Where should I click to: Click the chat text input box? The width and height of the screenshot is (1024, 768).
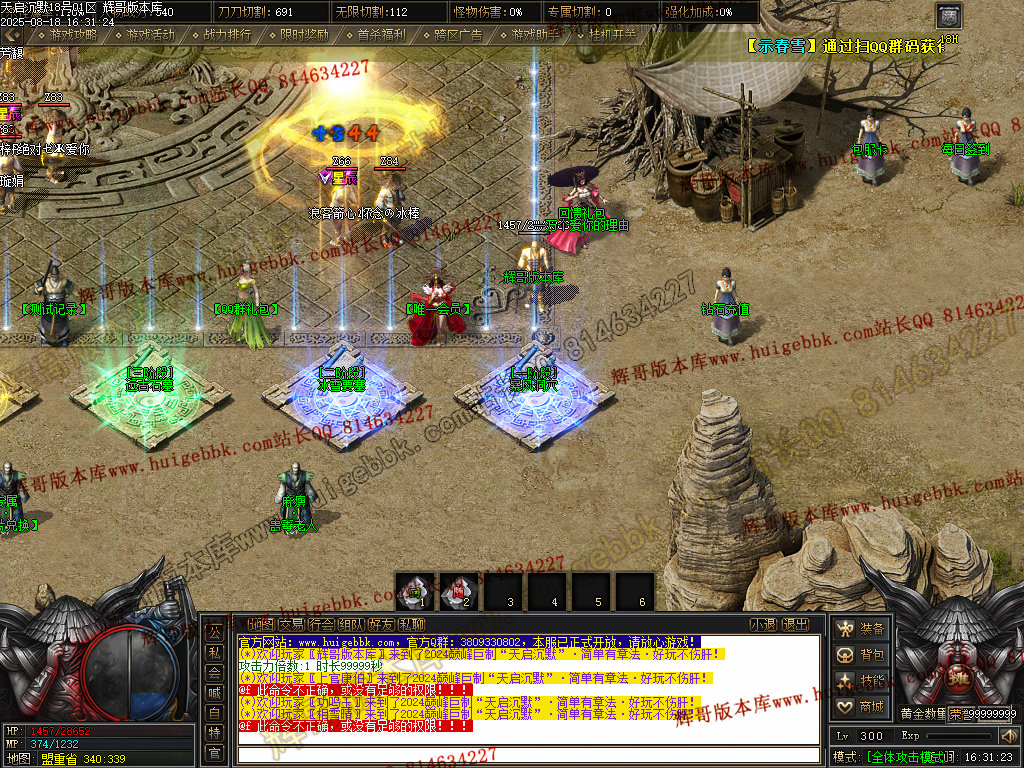530,754
